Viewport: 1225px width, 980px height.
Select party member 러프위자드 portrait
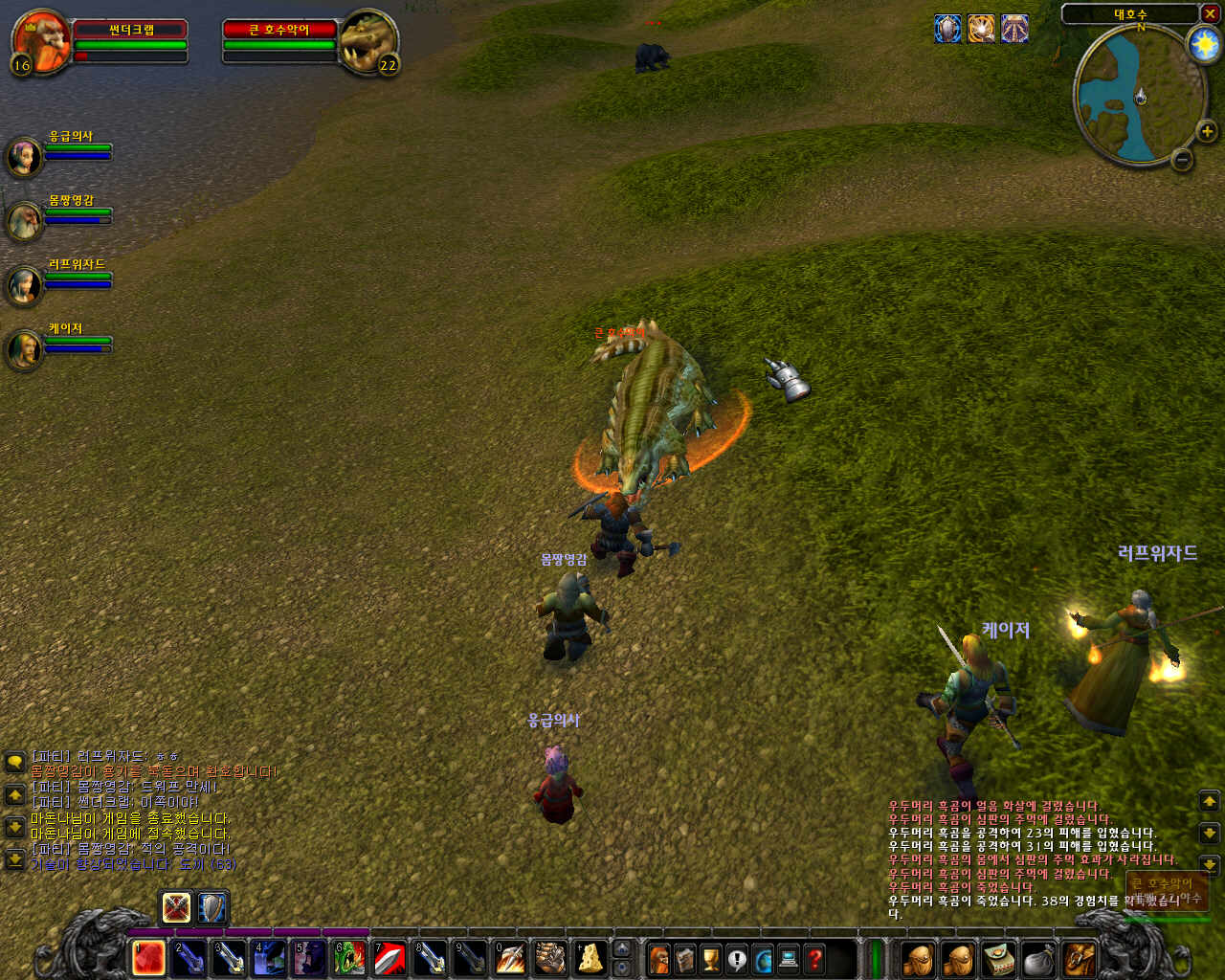click(24, 285)
